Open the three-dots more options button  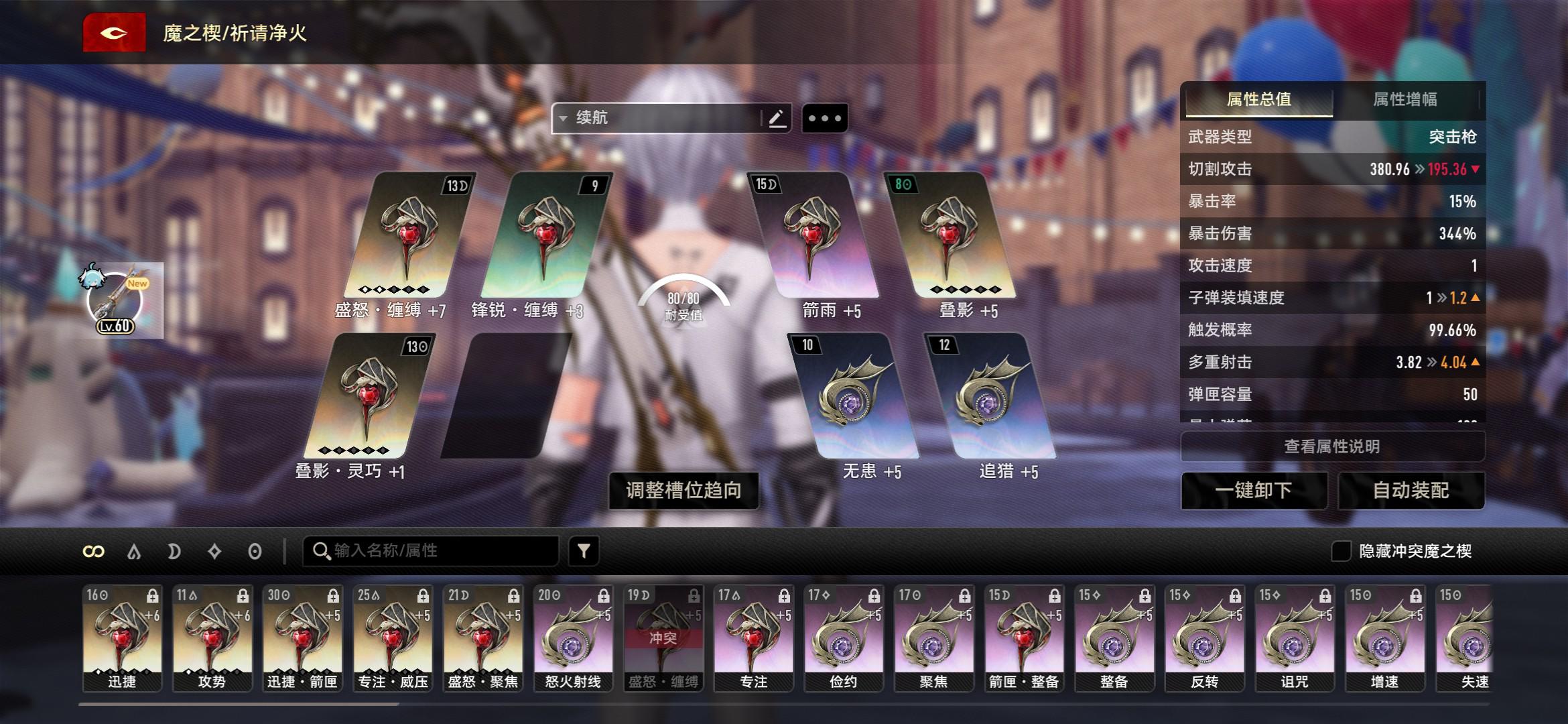[x=824, y=119]
